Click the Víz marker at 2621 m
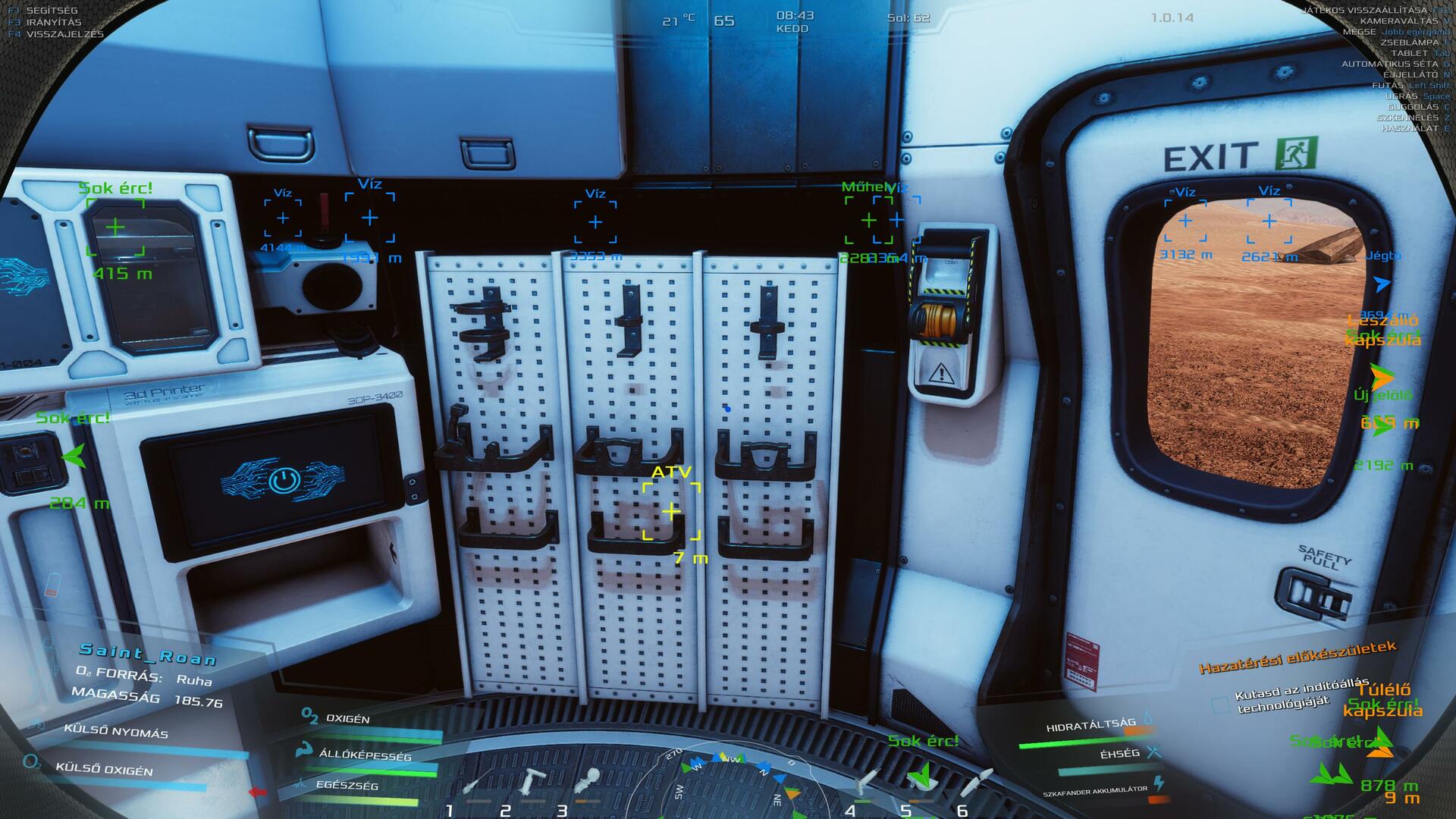This screenshot has height=819, width=1456. 1269,221
